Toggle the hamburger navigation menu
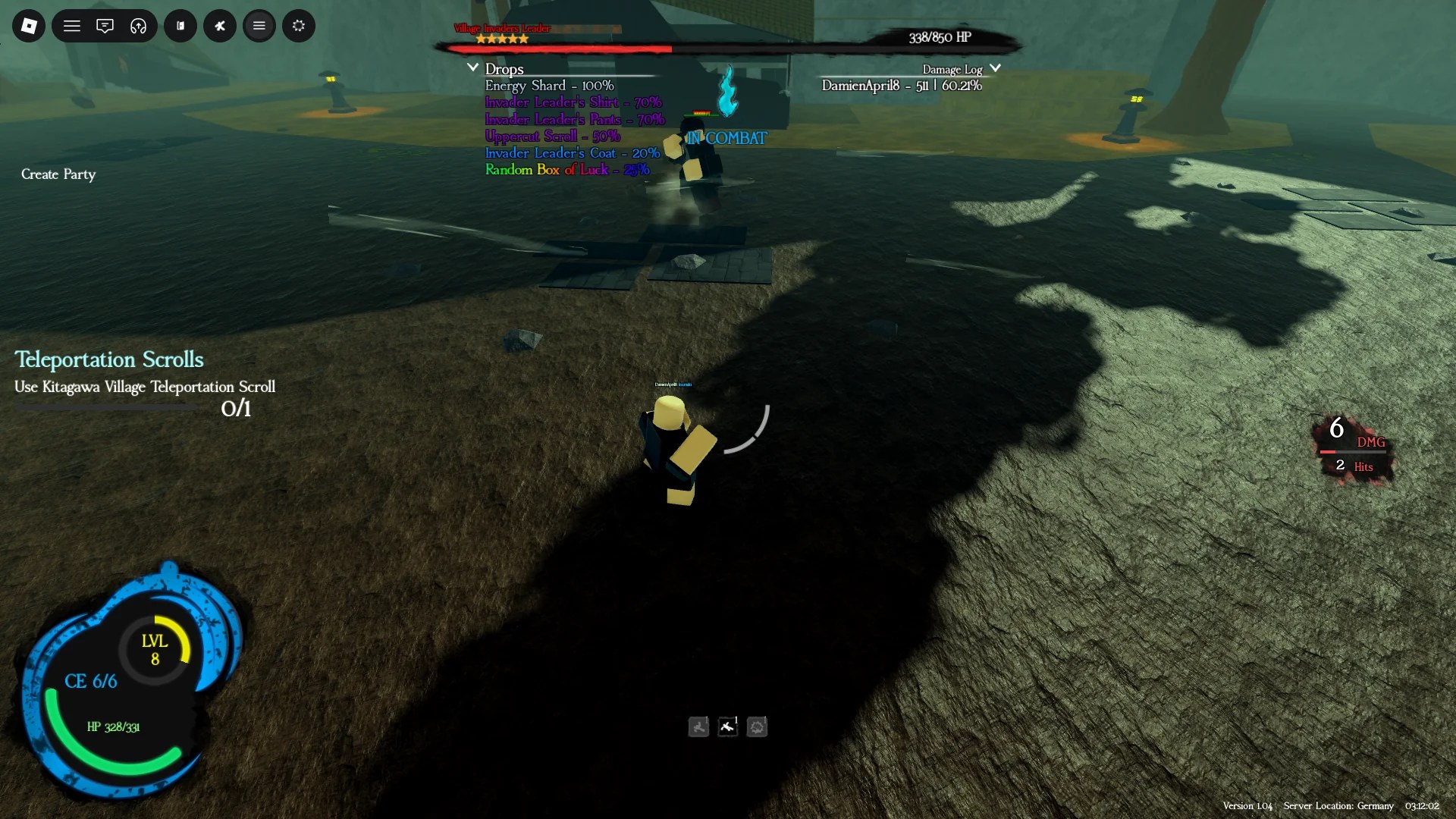Screen dimensions: 1456x819 pos(72,25)
